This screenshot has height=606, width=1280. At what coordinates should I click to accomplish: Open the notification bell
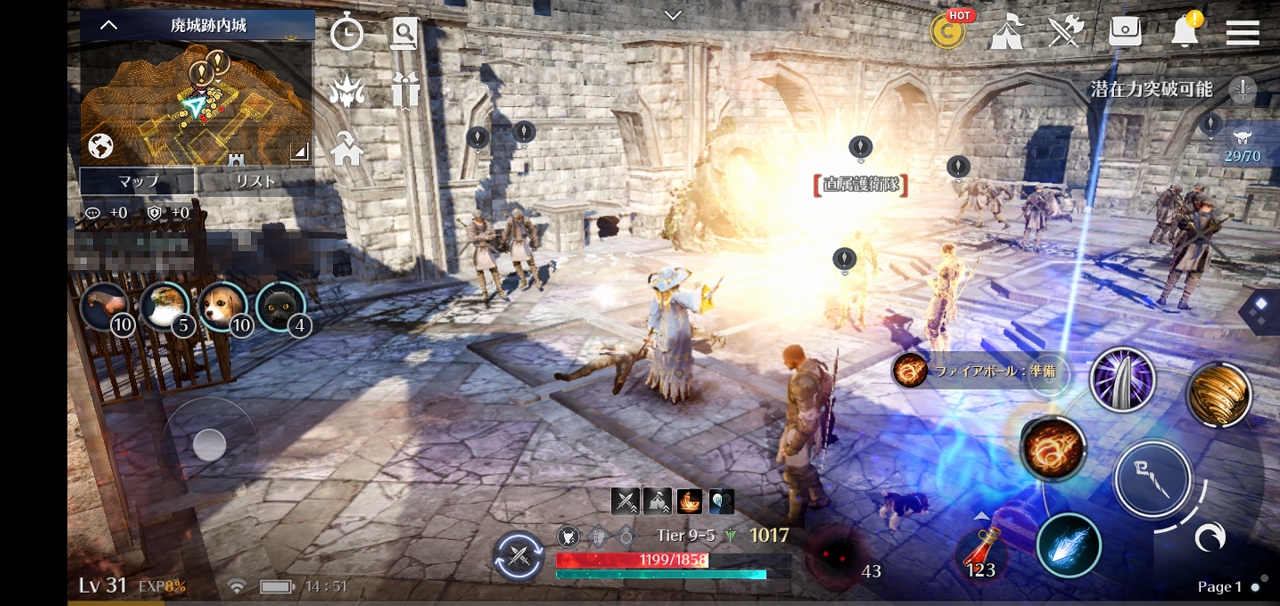(x=1185, y=31)
